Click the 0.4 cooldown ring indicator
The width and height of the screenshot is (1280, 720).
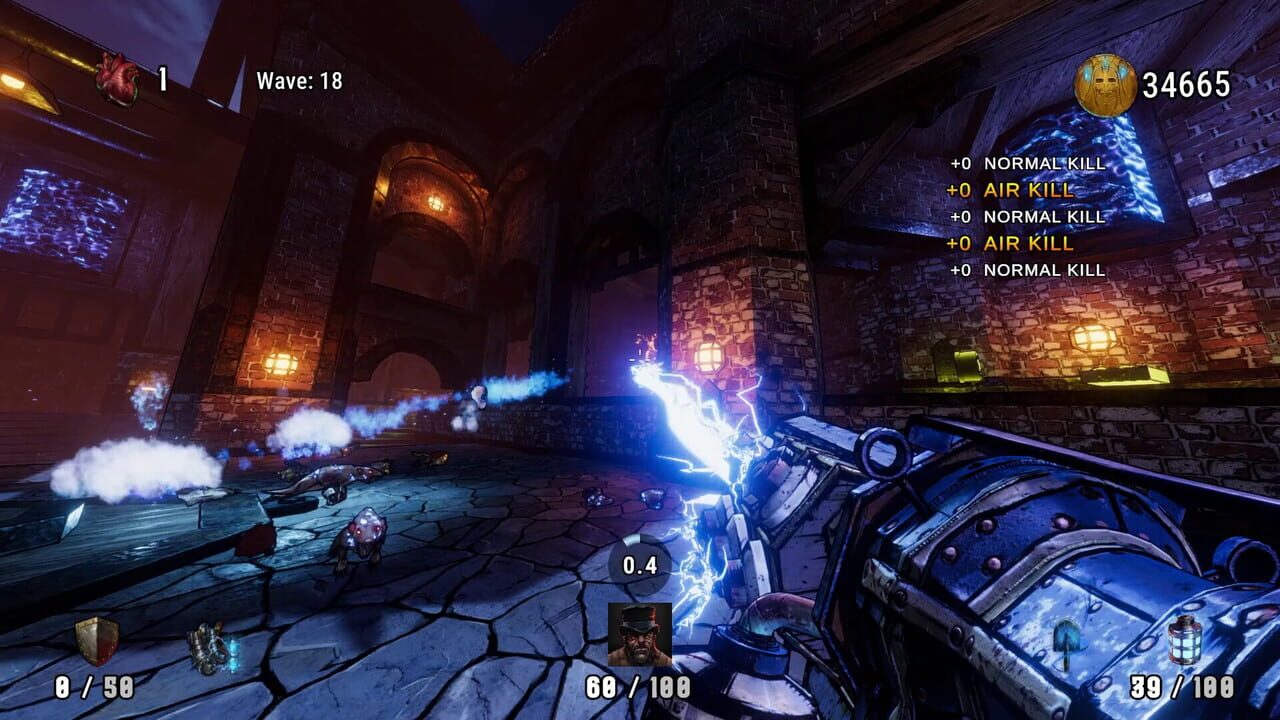pos(640,565)
